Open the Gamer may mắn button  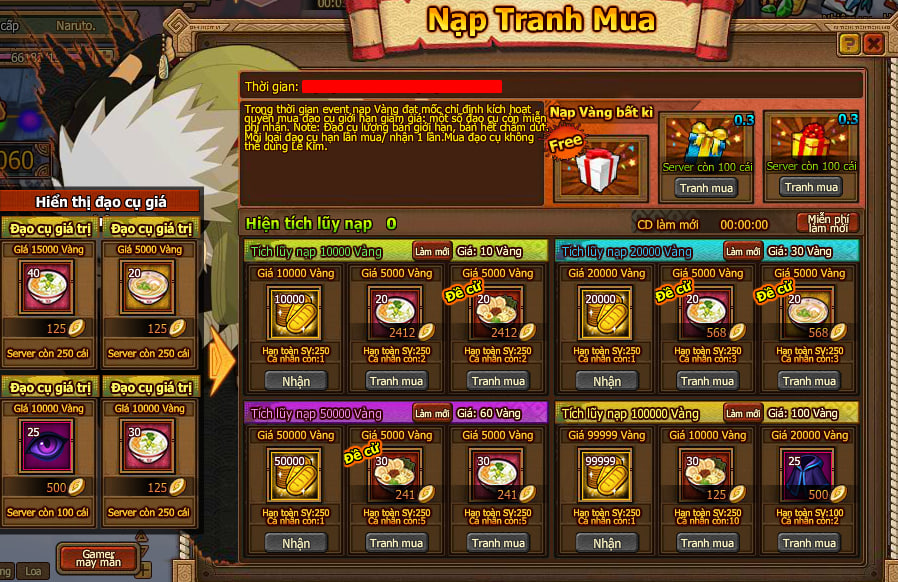(97, 558)
